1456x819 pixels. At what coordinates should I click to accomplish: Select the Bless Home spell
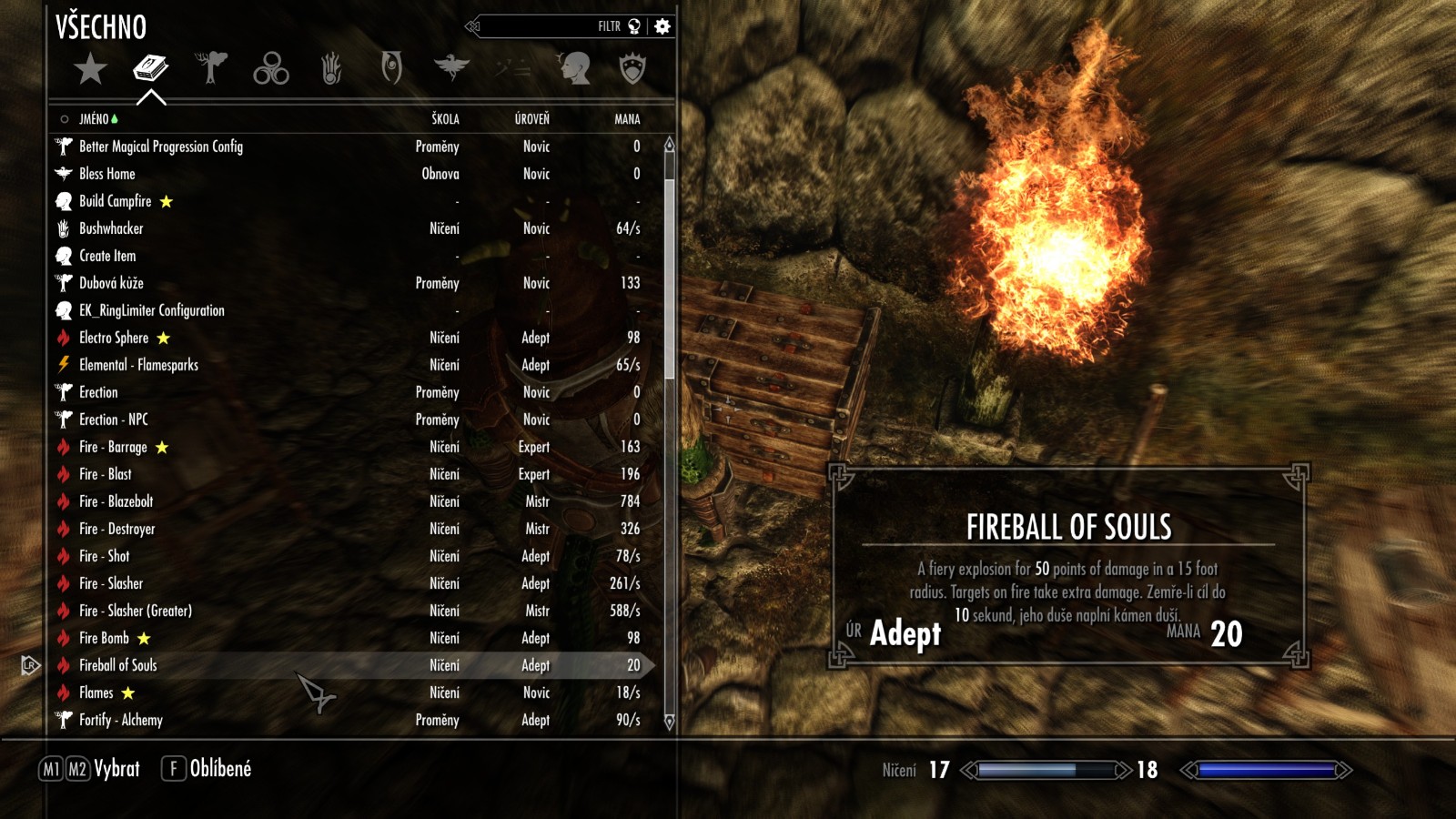107,174
